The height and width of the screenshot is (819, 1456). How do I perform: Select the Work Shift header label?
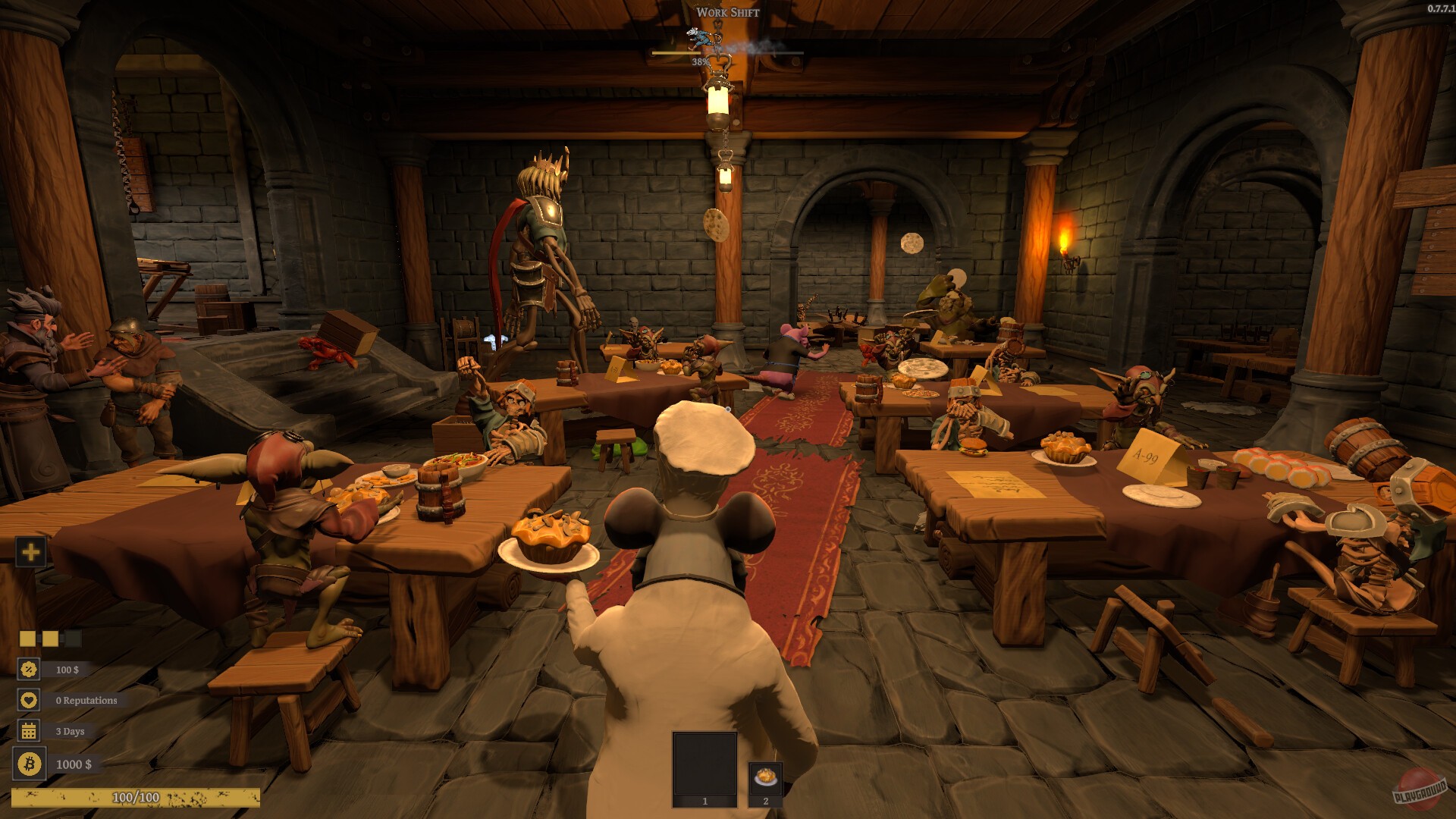[727, 12]
